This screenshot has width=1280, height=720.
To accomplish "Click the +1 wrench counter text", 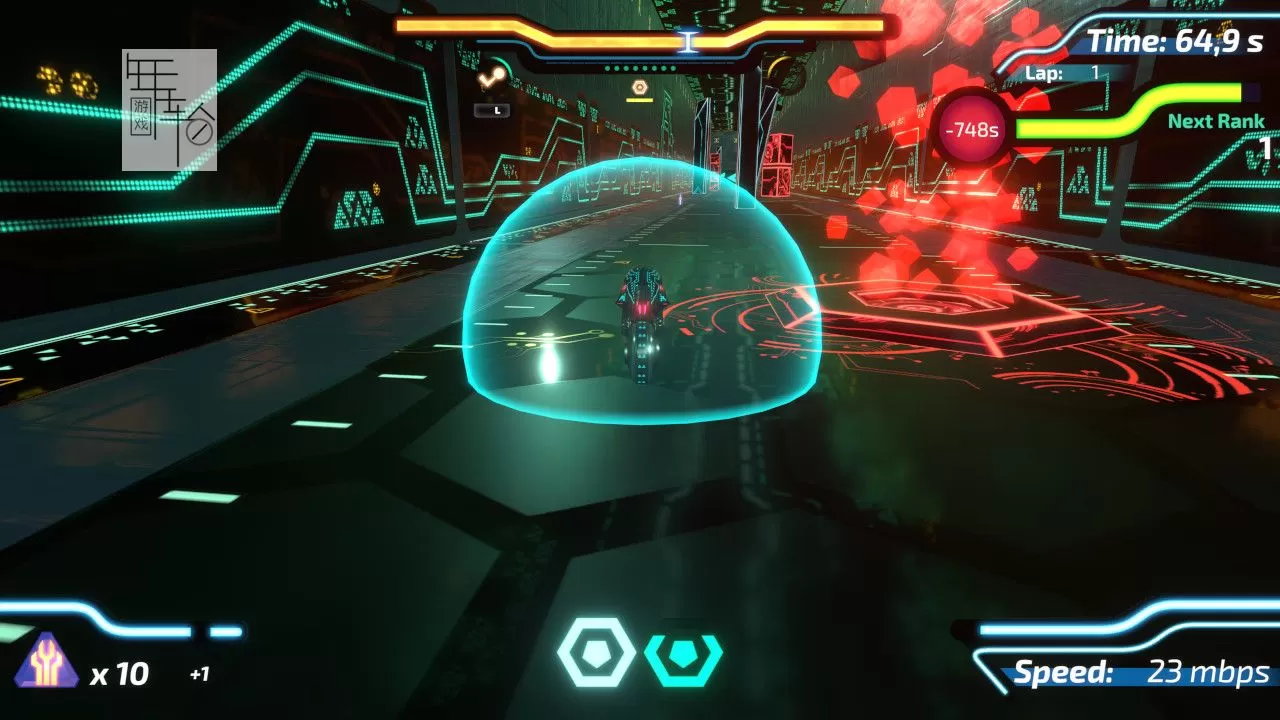I will [x=200, y=675].
